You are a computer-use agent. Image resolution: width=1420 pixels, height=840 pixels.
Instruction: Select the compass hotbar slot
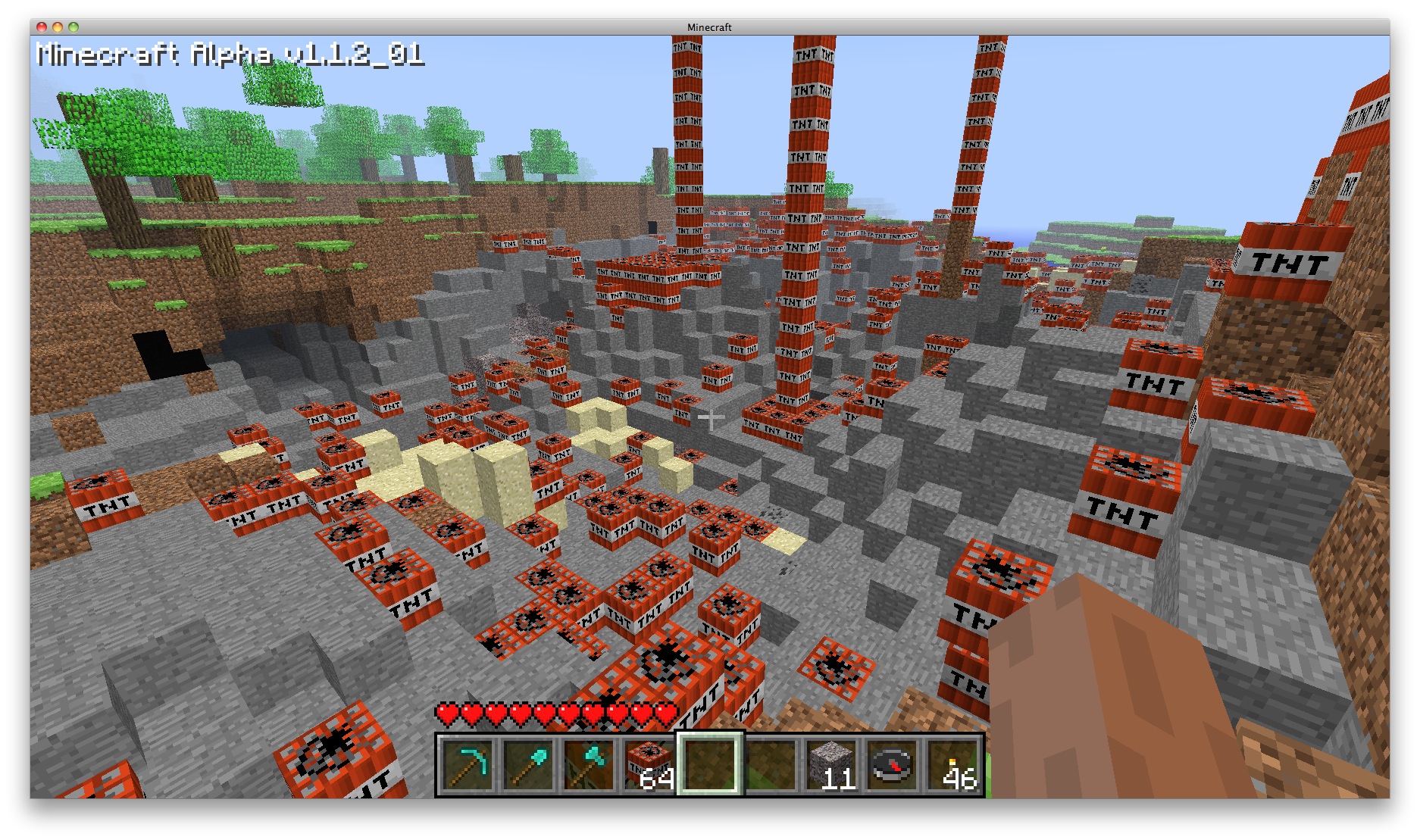click(892, 765)
